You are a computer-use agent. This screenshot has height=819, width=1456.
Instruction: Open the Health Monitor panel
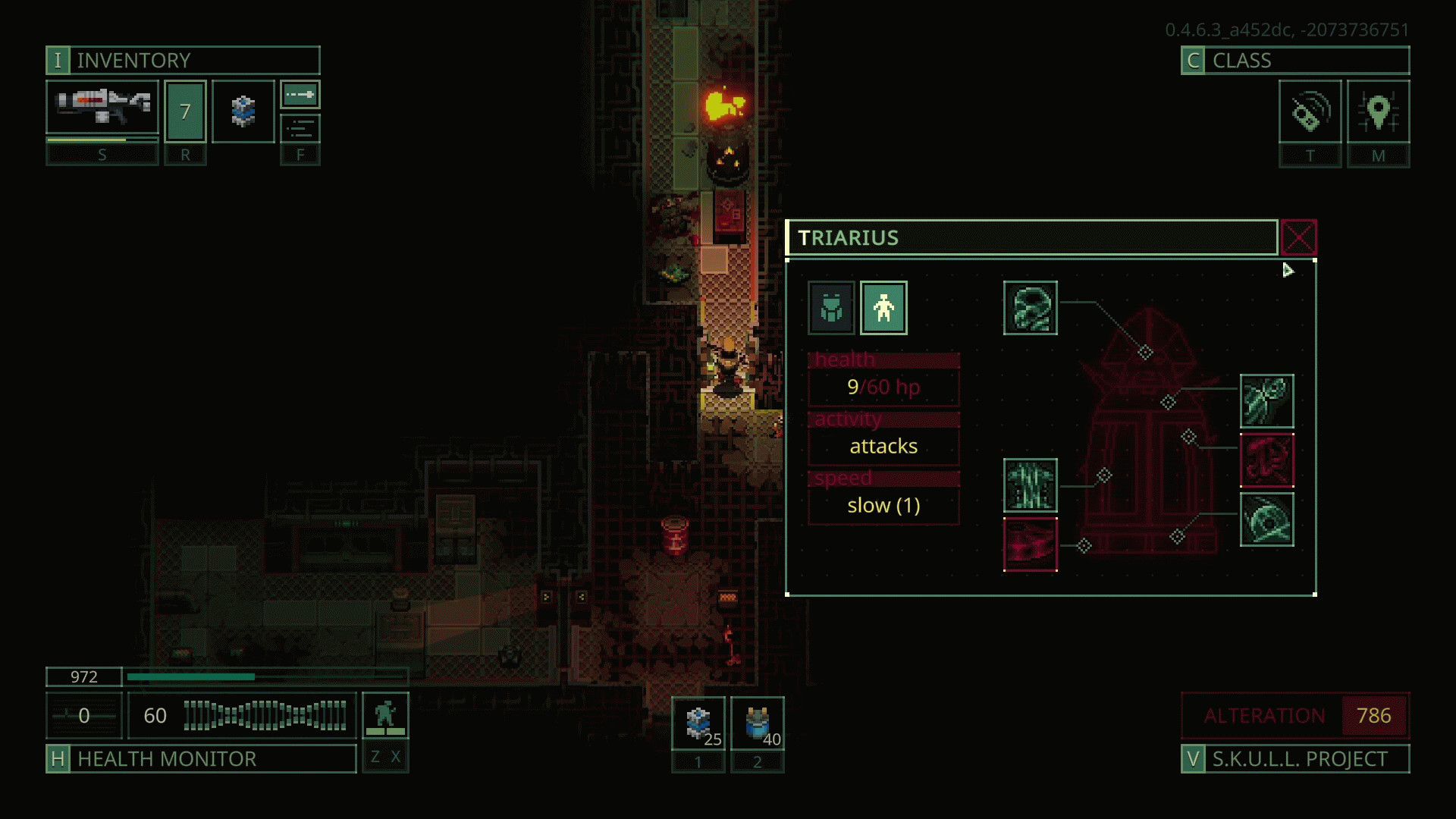(201, 759)
